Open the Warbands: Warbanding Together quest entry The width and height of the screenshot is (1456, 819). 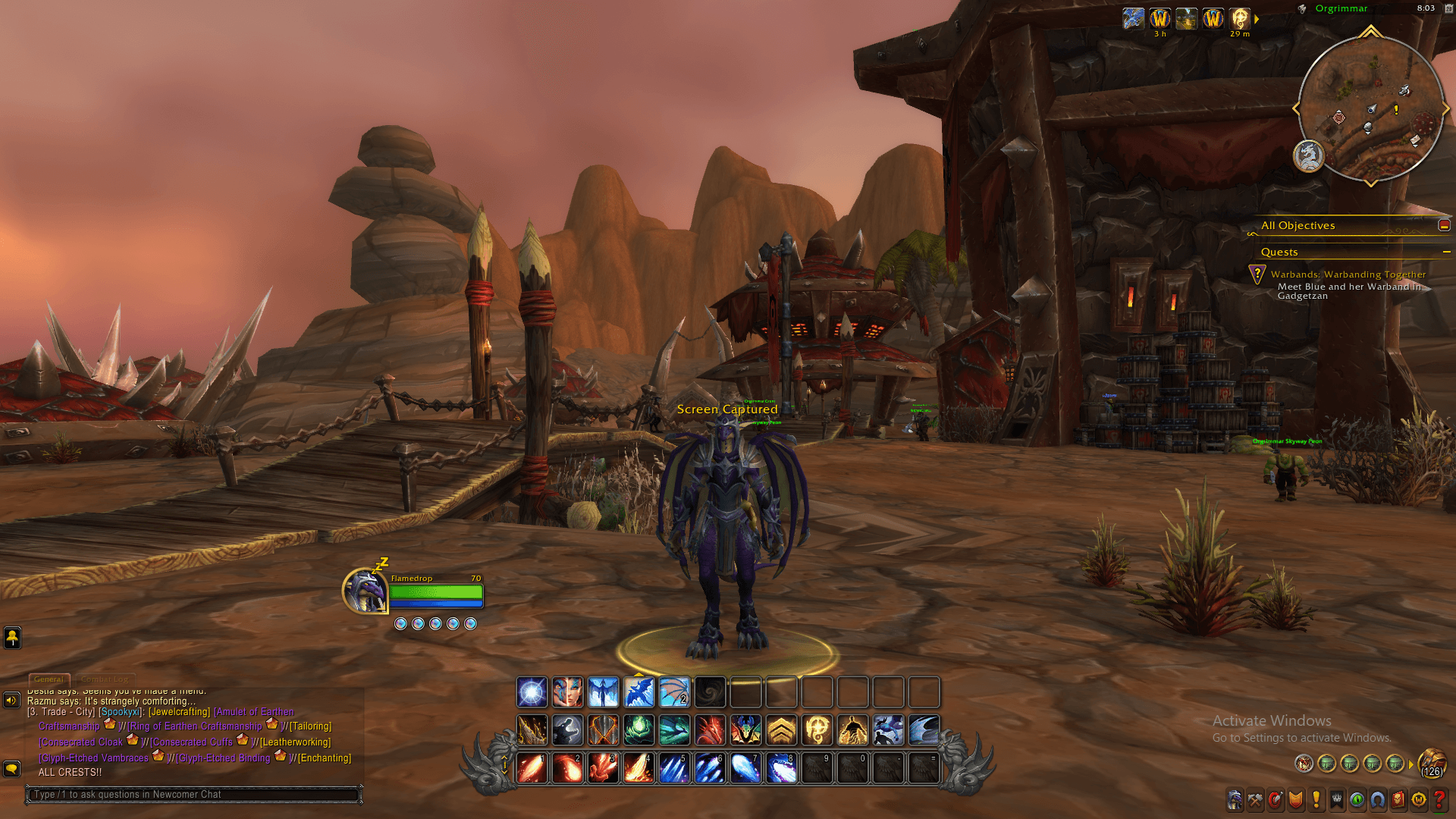click(x=1351, y=275)
